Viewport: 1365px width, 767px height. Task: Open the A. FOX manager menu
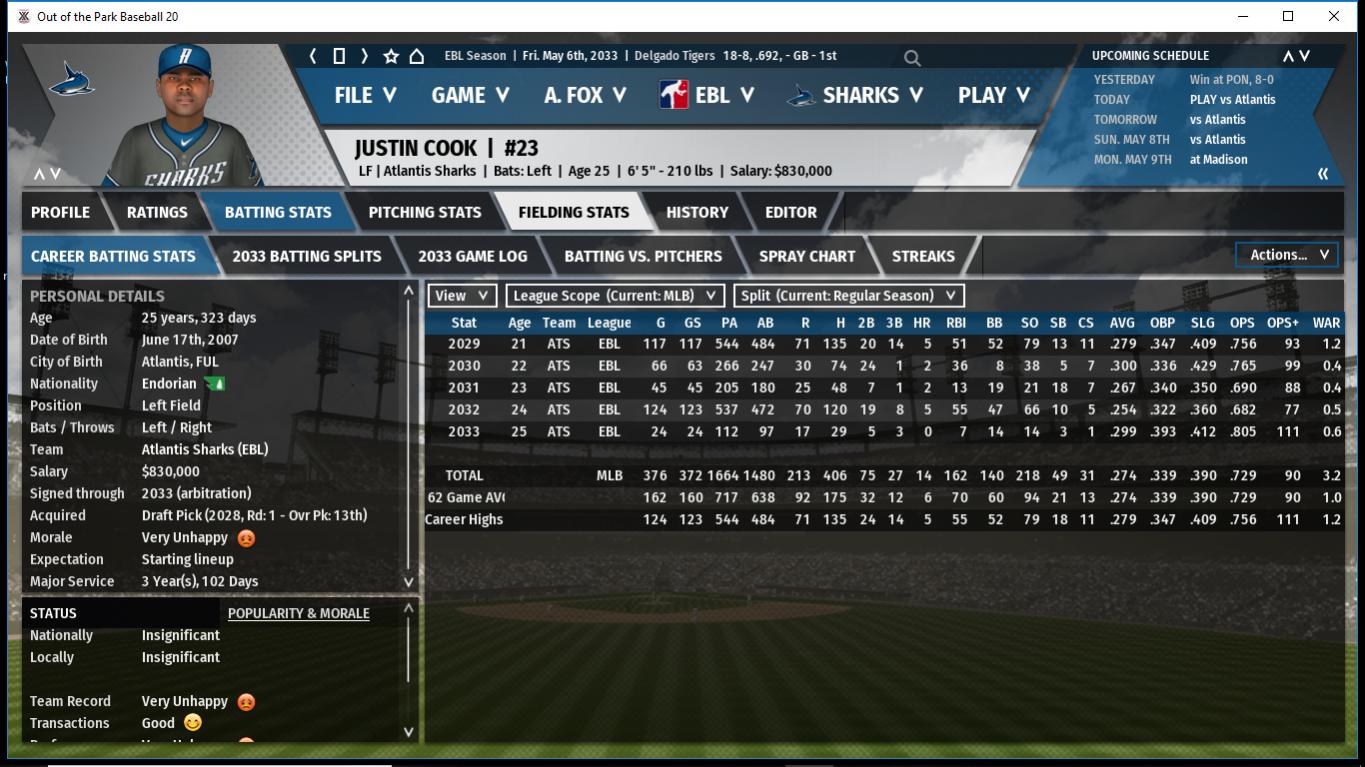(x=584, y=95)
